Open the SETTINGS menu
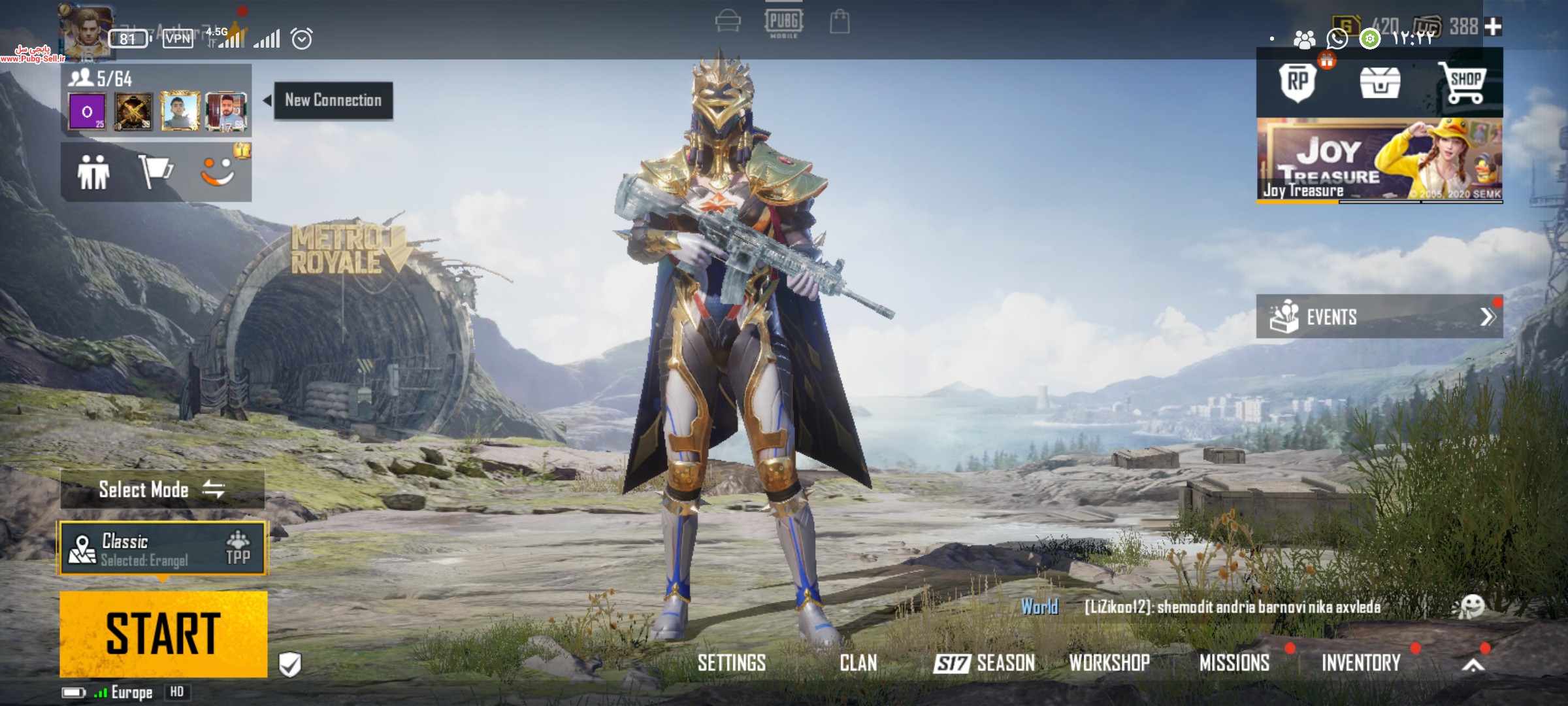 [x=731, y=663]
